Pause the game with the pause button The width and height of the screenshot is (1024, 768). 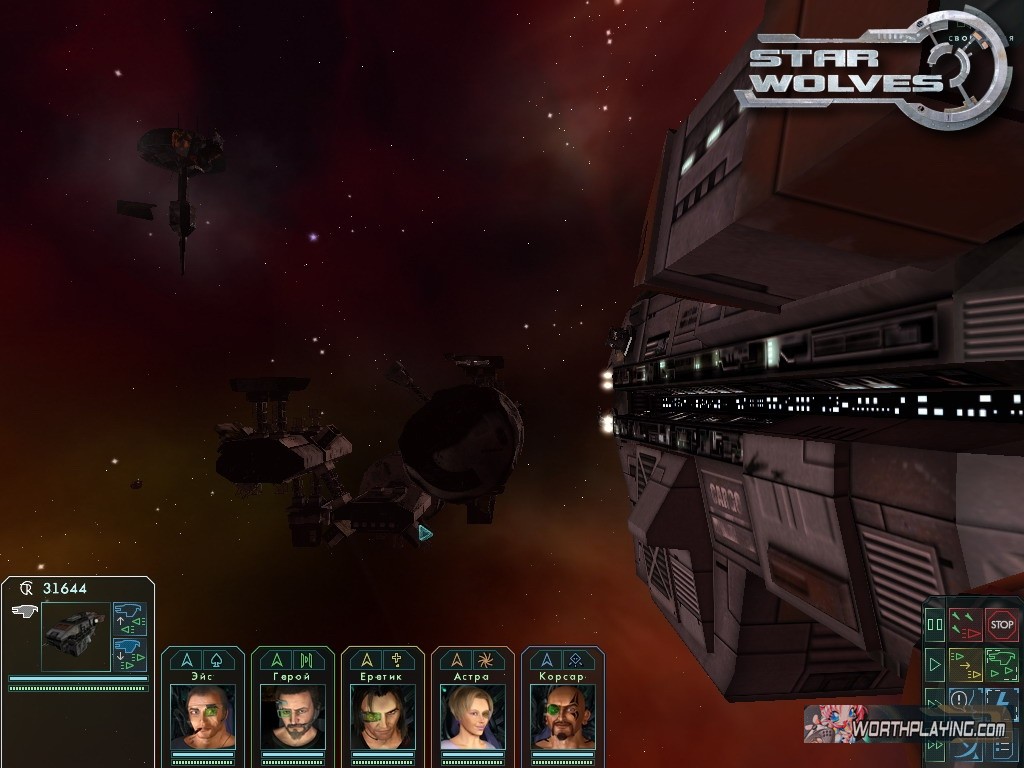[x=935, y=626]
